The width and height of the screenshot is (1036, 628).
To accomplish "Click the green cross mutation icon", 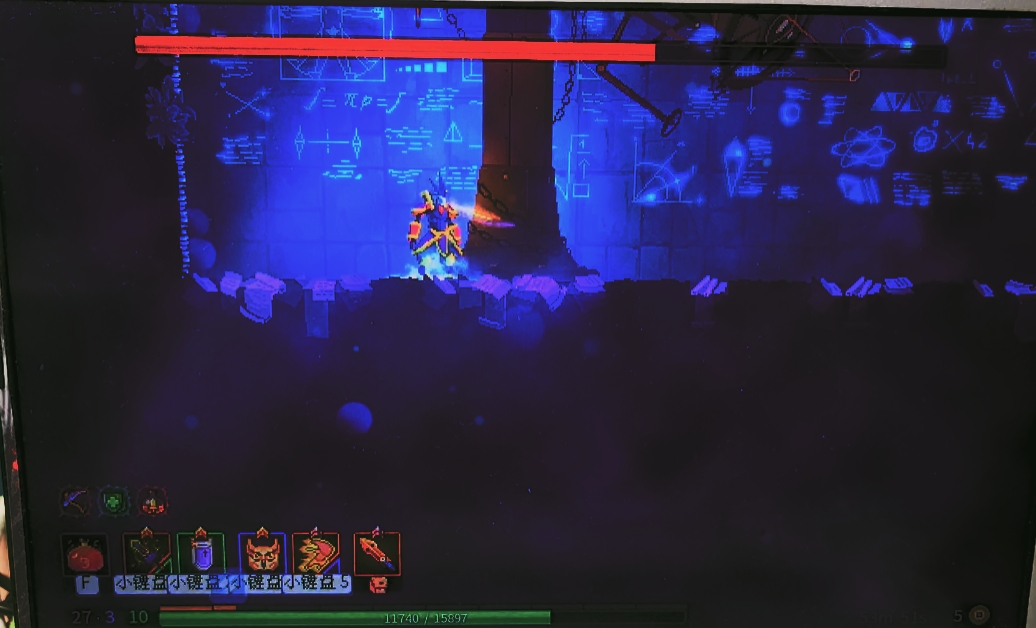I will [x=114, y=500].
